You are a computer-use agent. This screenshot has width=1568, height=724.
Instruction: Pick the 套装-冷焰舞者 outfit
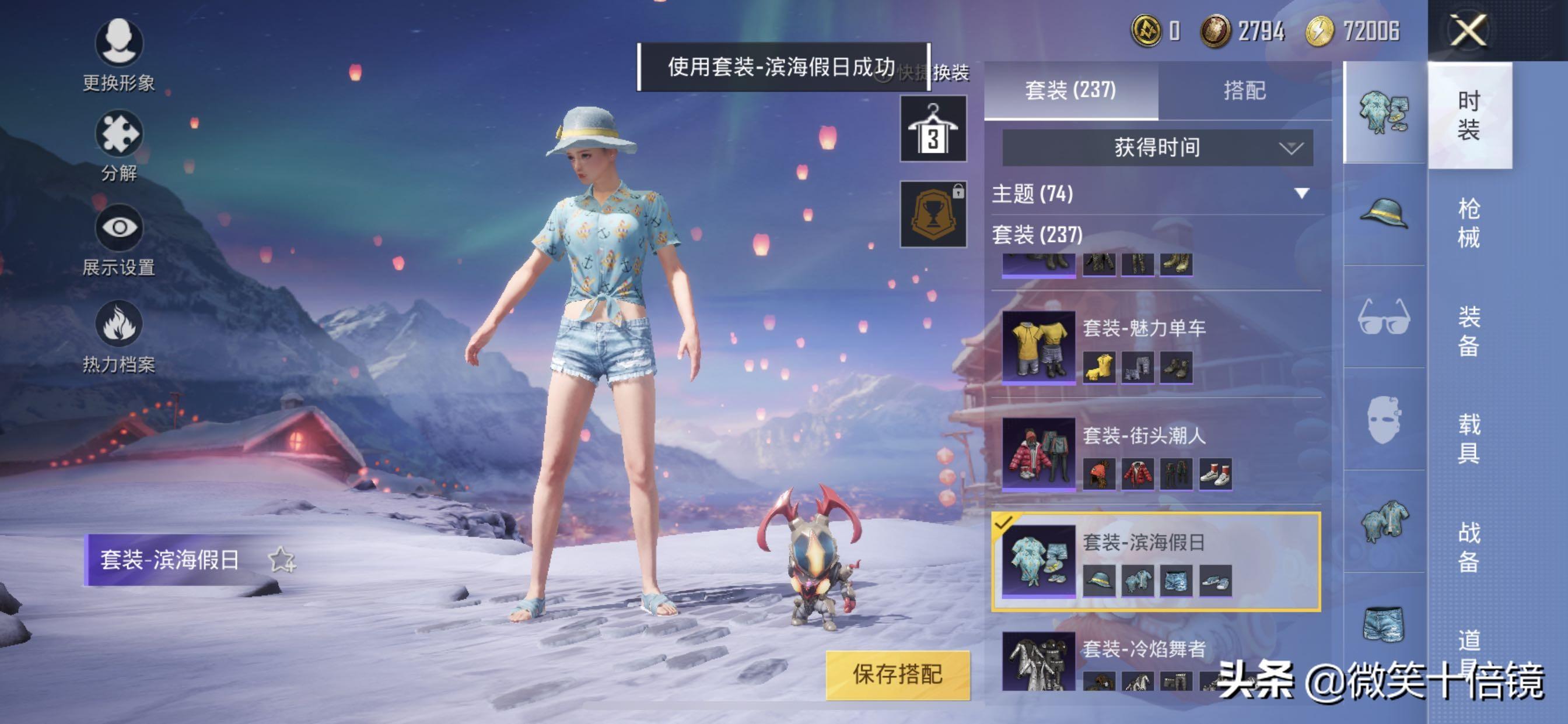1144,660
